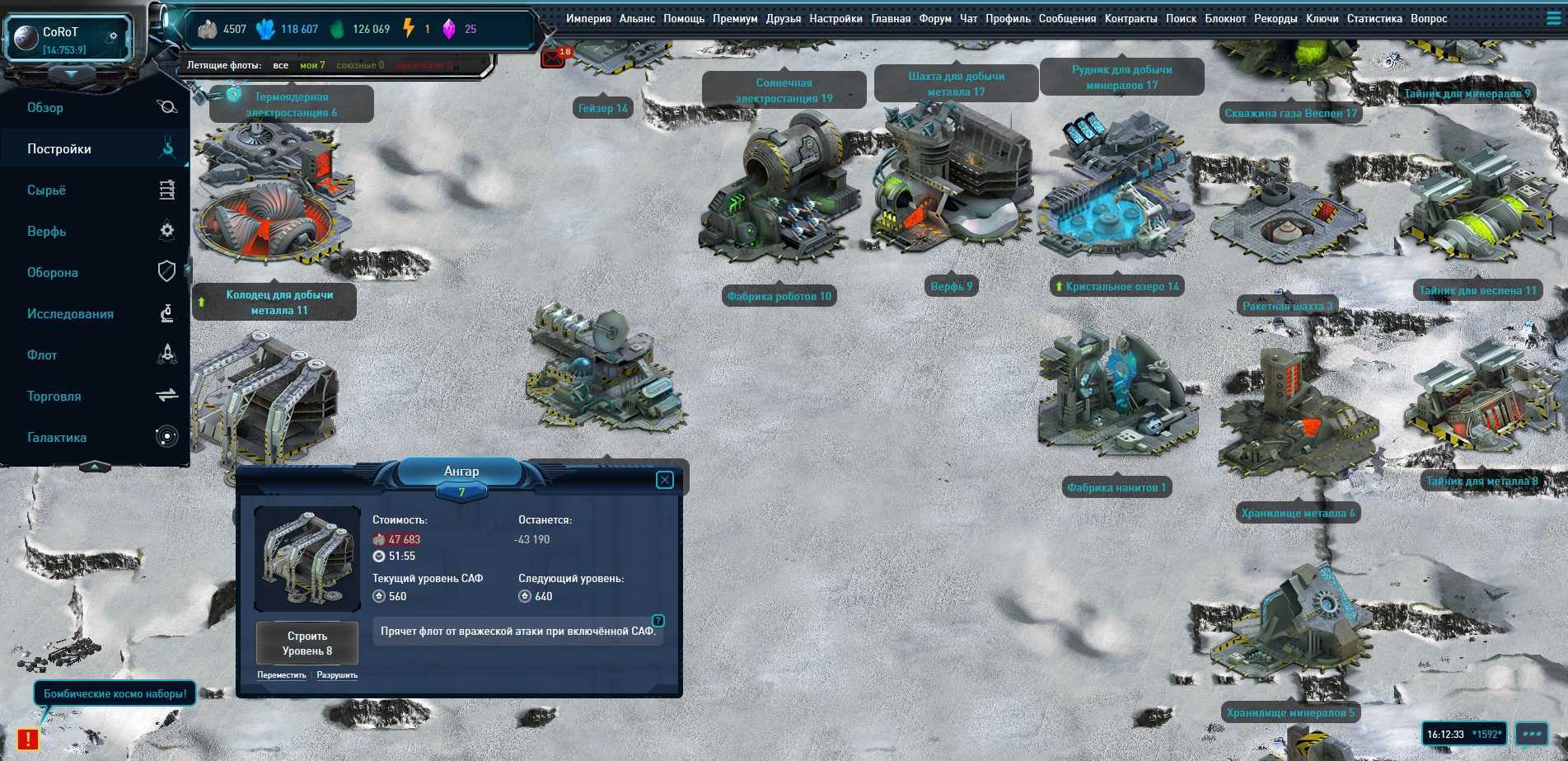The image size is (1568, 761).
Task: Open the Сообщения messages page
Action: pos(1067,19)
